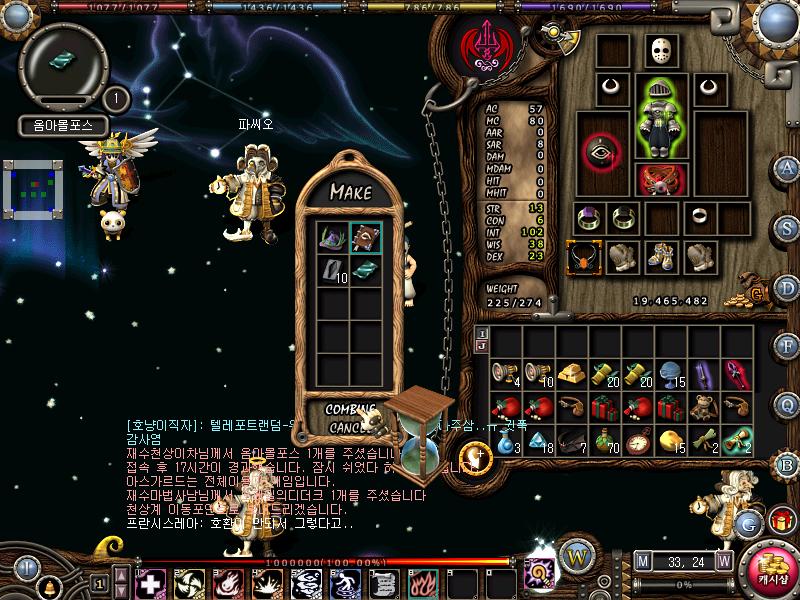Select the hockey mask equipment slot
The height and width of the screenshot is (600, 800).
656,51
